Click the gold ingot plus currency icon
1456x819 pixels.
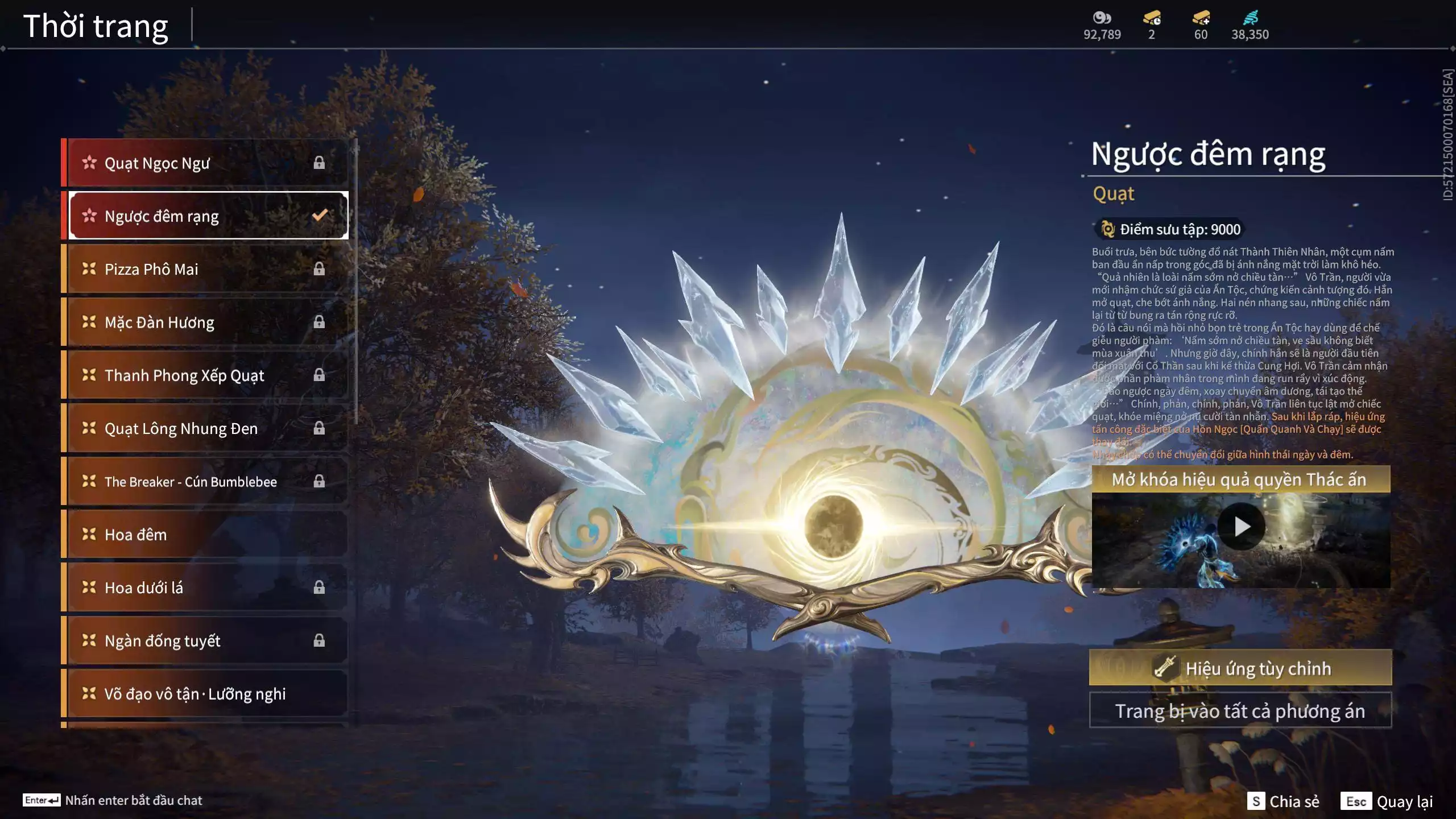1201,18
